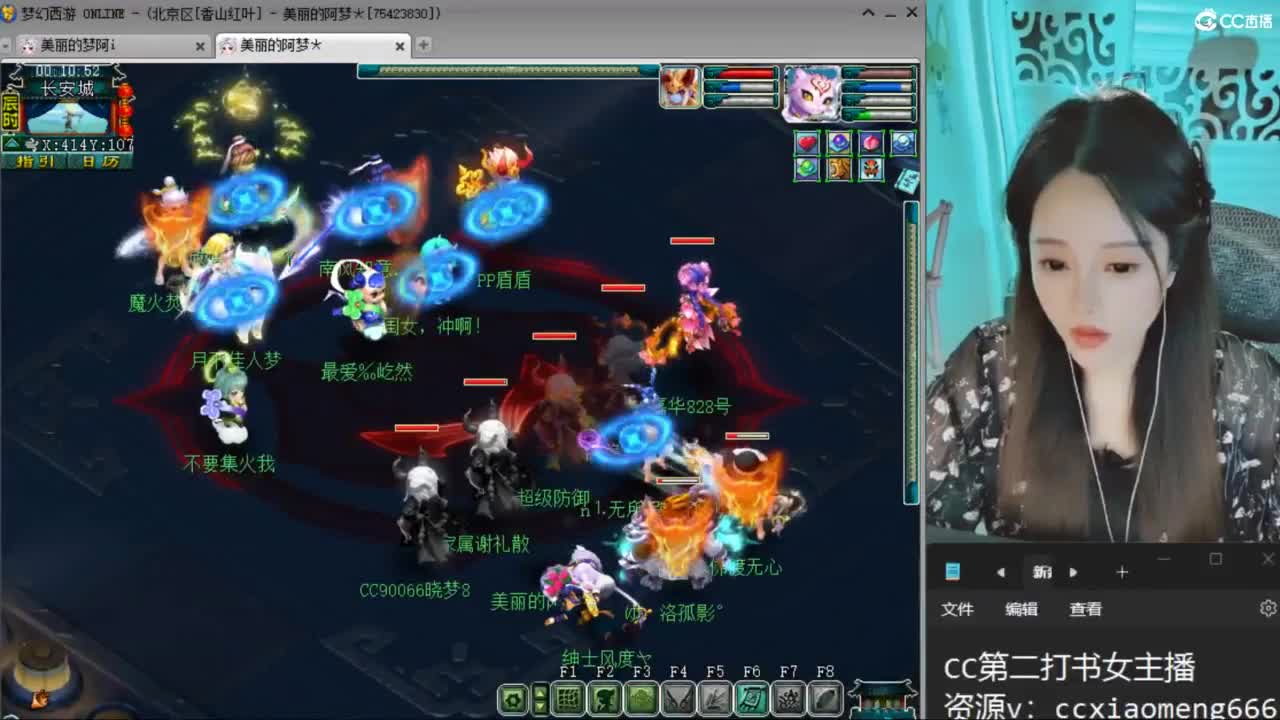
Task: Click the up arrow of the hotbar page stepper
Action: 542,692
